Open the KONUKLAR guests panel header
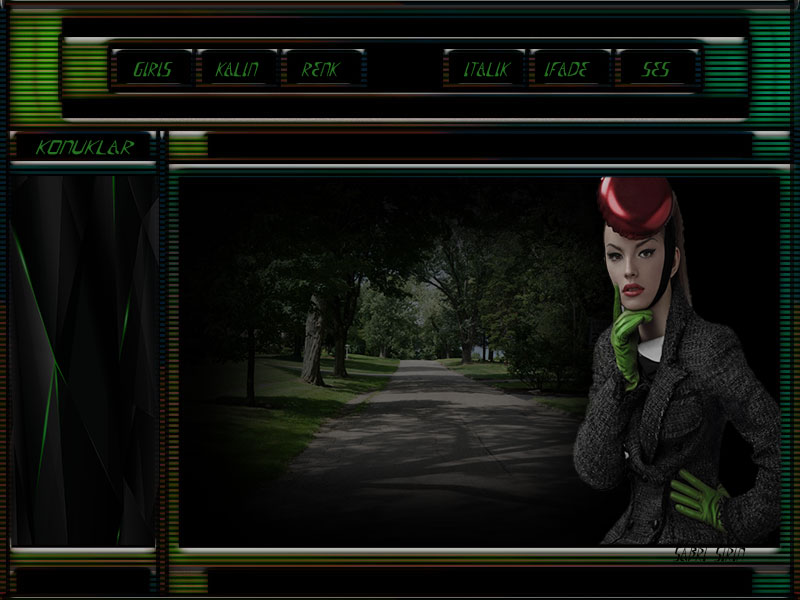 [84, 148]
